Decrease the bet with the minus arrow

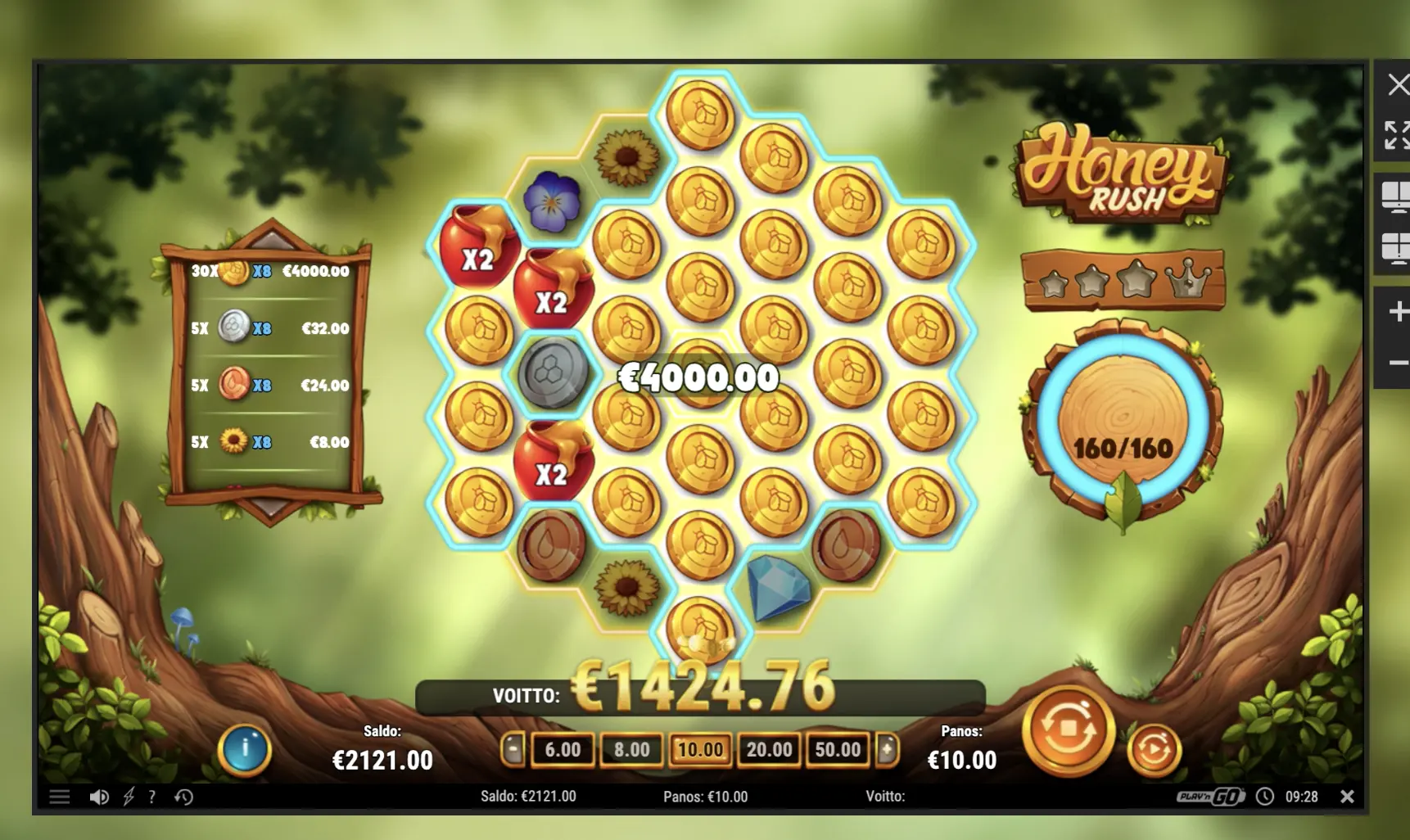(513, 749)
